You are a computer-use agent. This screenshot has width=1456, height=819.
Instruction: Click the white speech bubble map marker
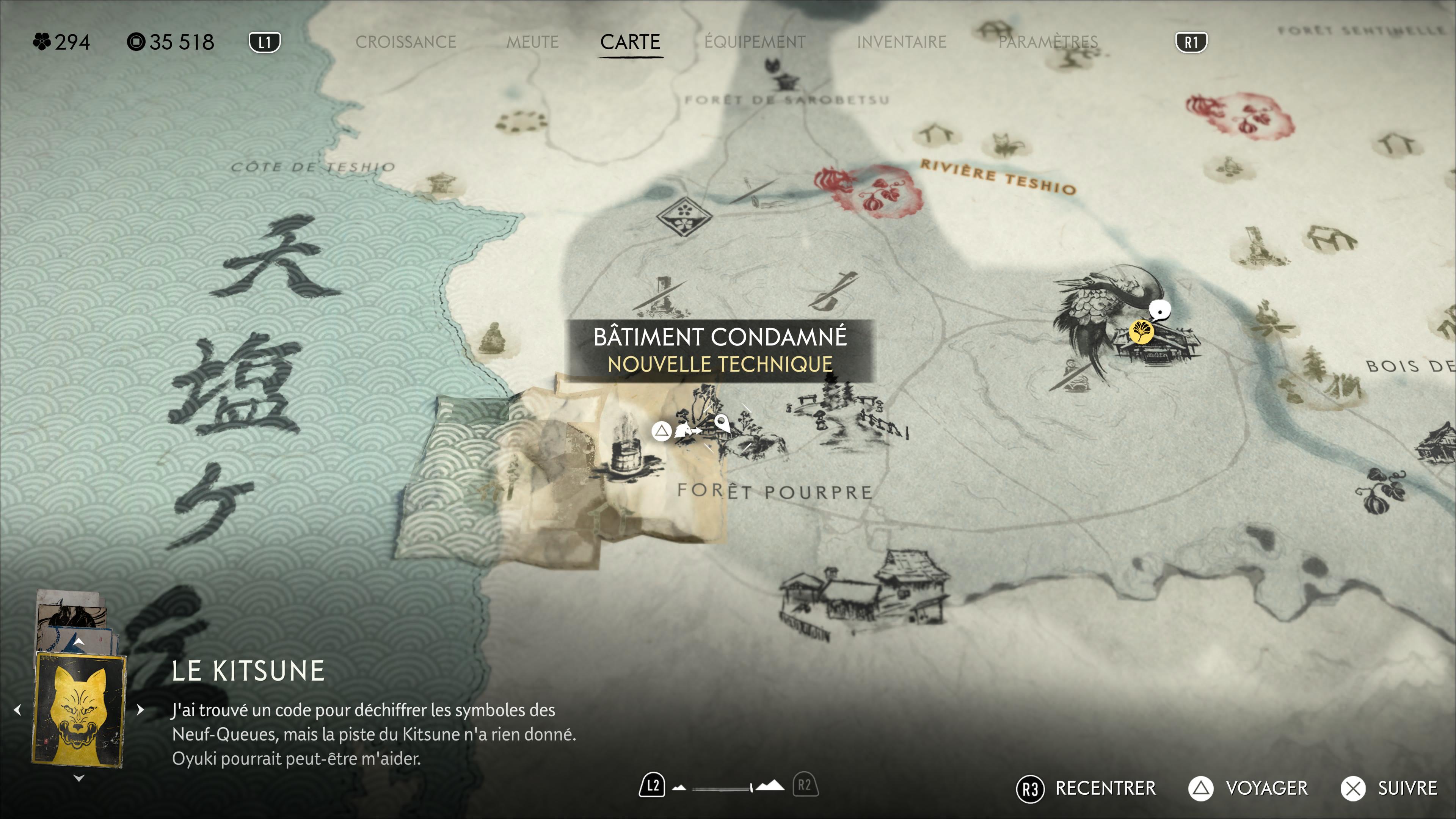tap(1160, 310)
